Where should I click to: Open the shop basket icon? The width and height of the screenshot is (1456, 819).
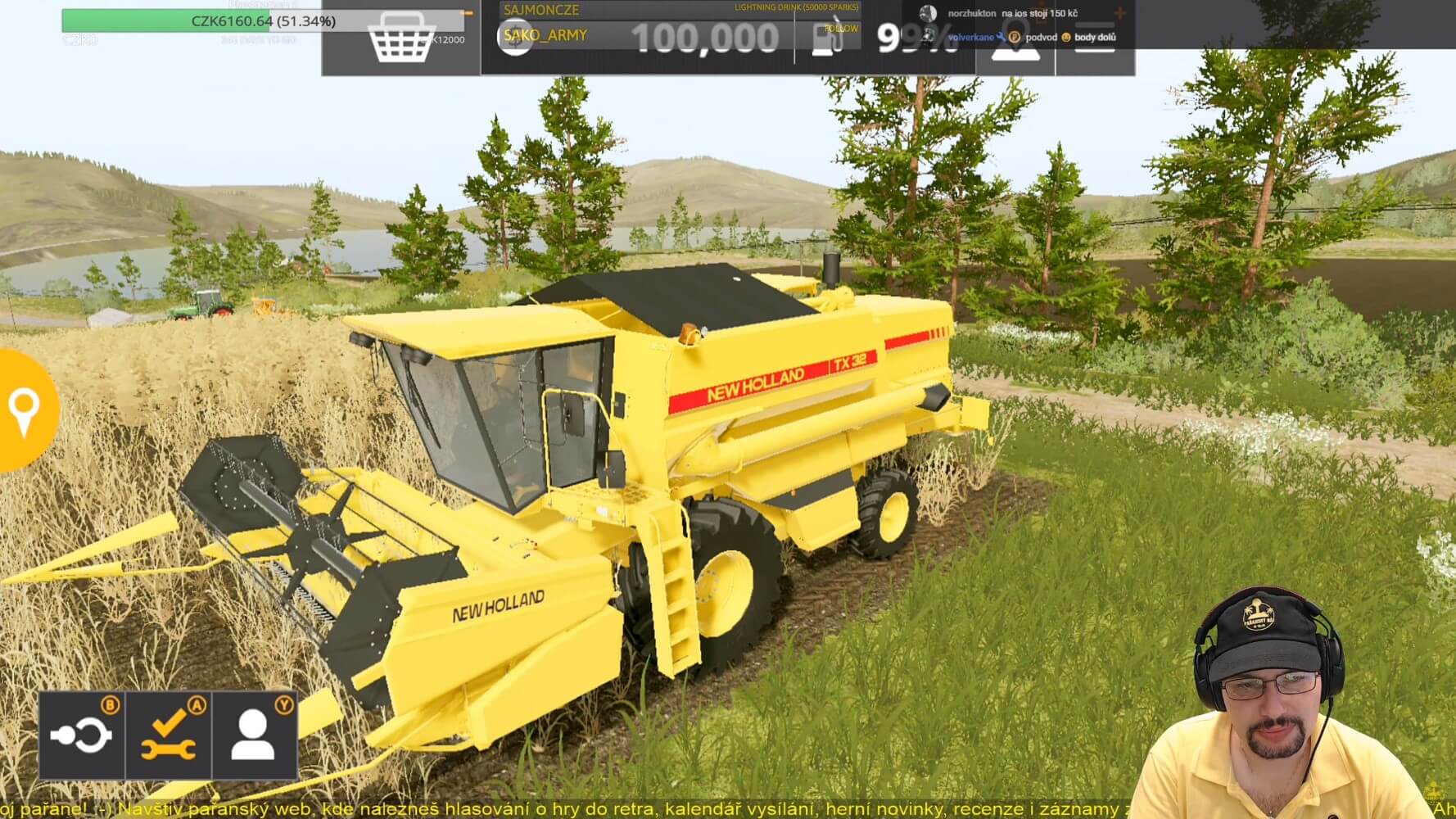point(400,38)
